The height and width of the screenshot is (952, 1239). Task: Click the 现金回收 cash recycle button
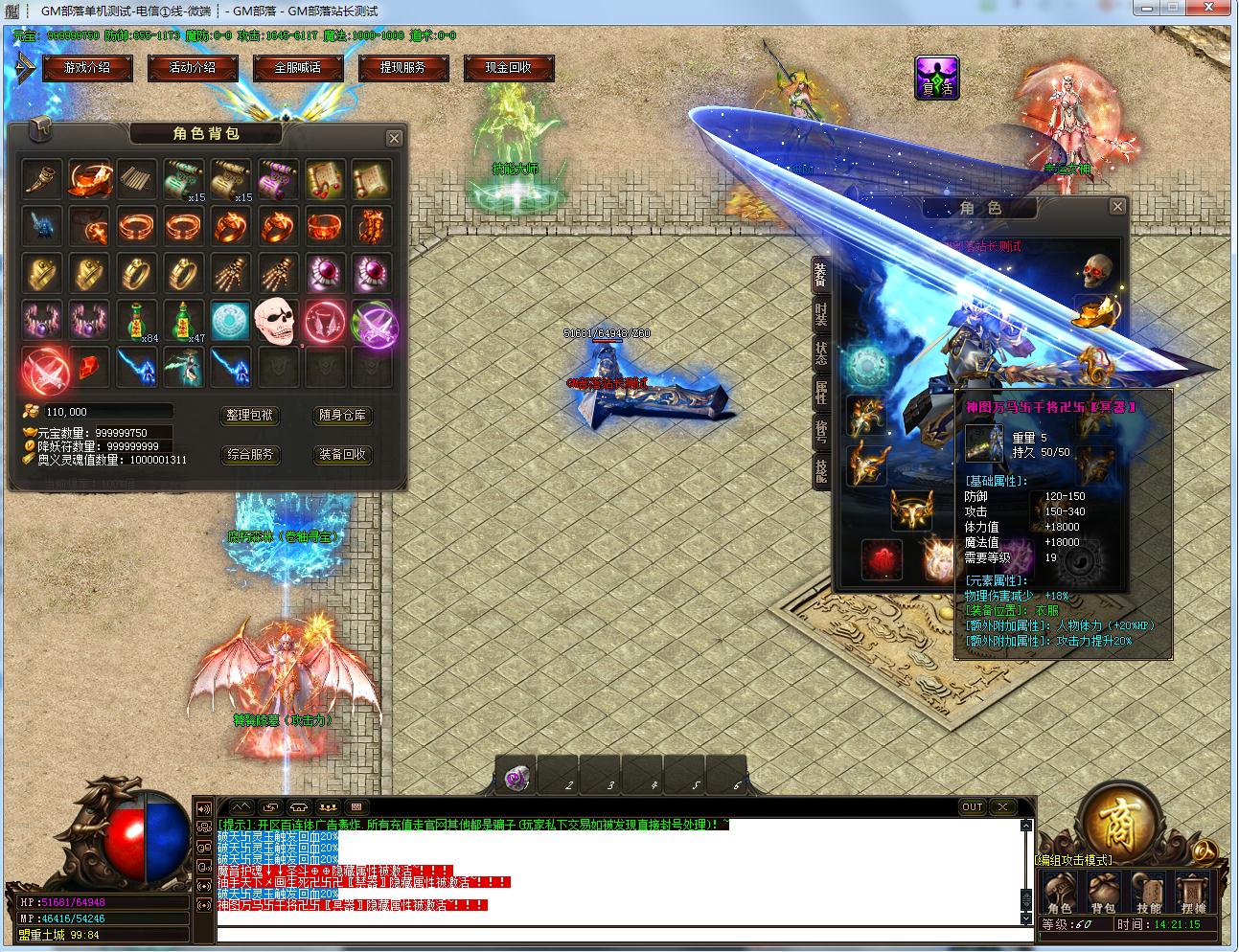coord(508,68)
